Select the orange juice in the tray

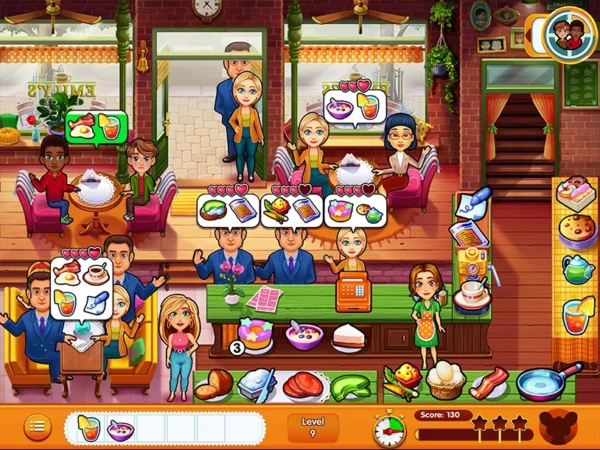click(87, 429)
